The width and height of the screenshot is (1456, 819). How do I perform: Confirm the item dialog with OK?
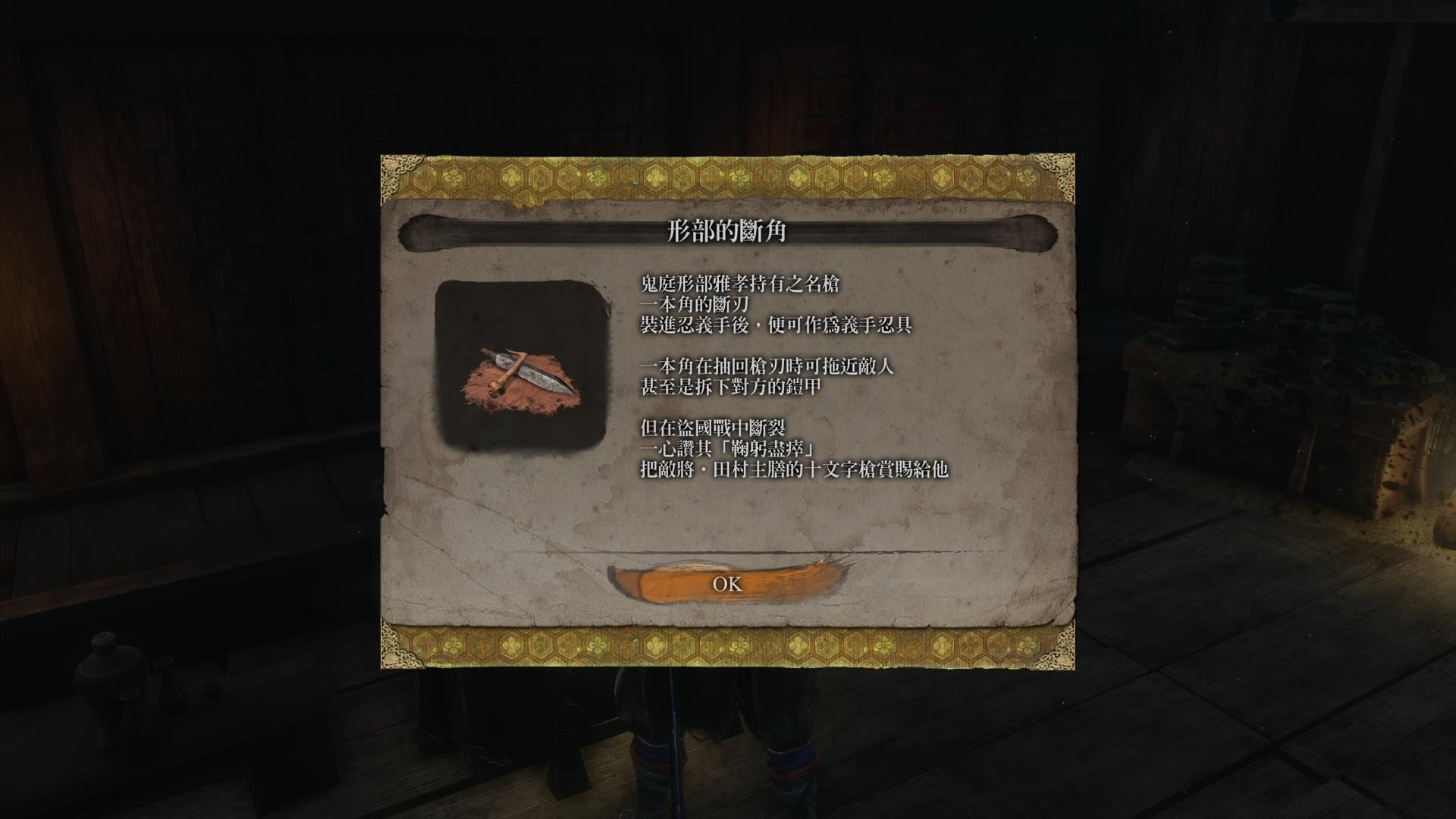(x=726, y=583)
